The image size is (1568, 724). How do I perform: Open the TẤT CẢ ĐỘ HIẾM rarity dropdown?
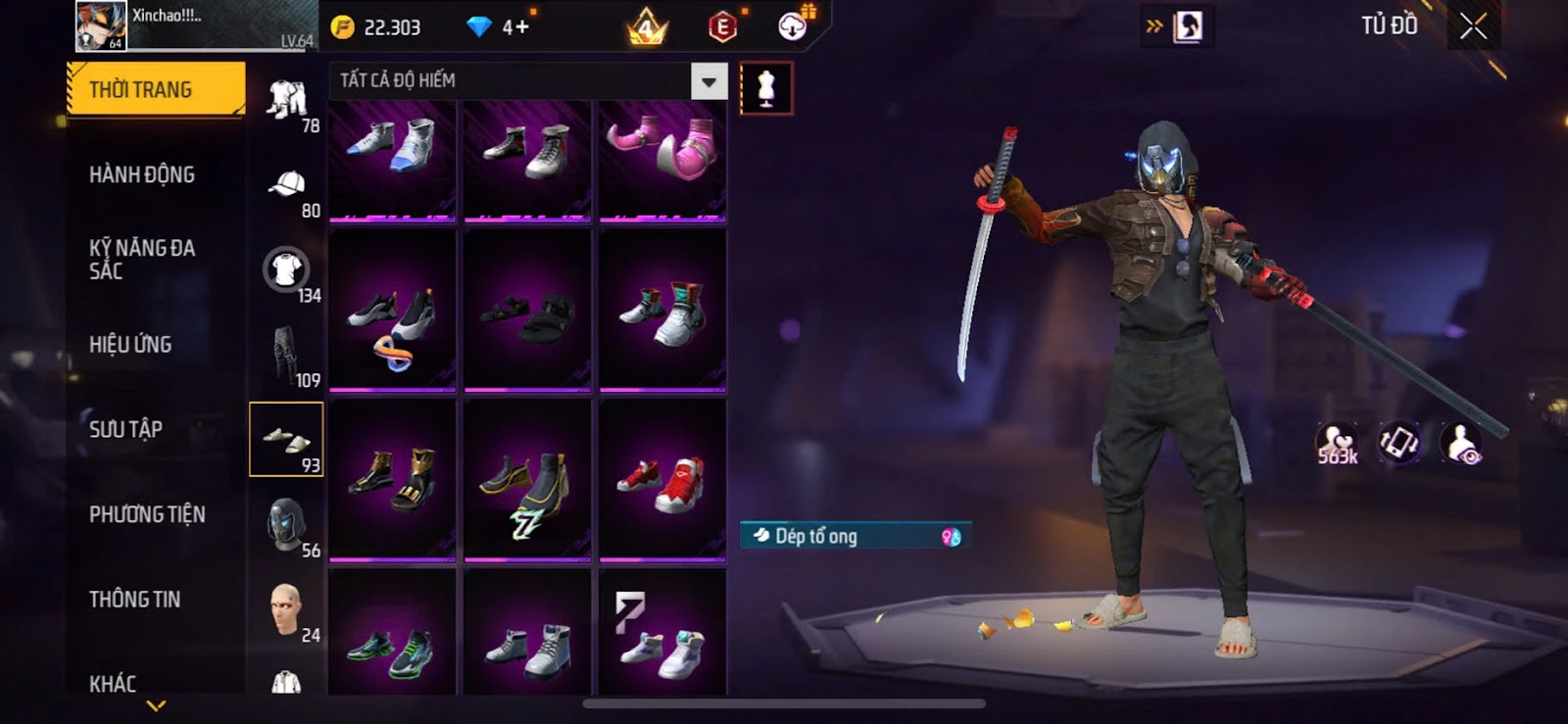coord(709,81)
